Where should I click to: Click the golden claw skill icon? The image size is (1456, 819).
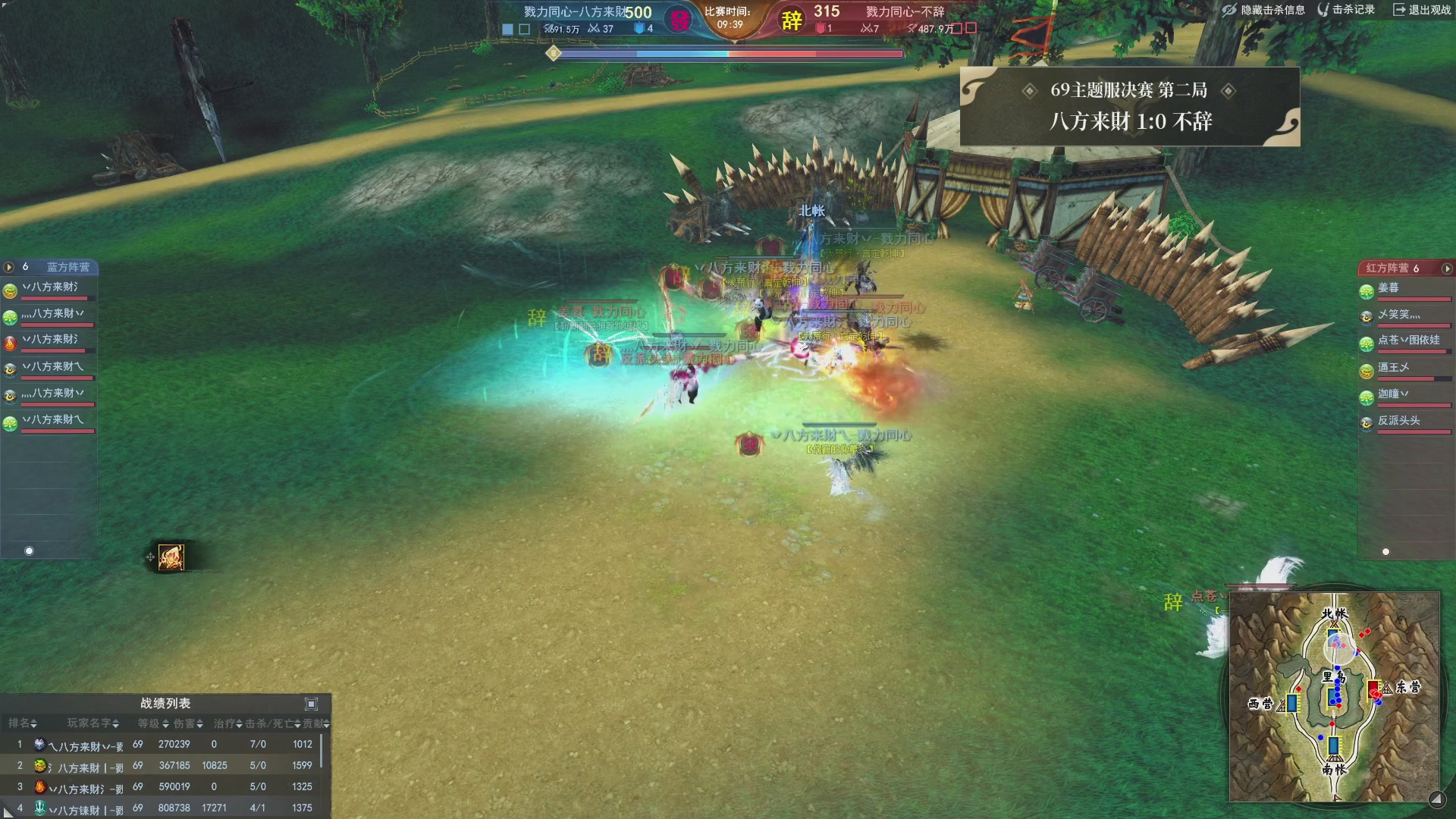(171, 557)
